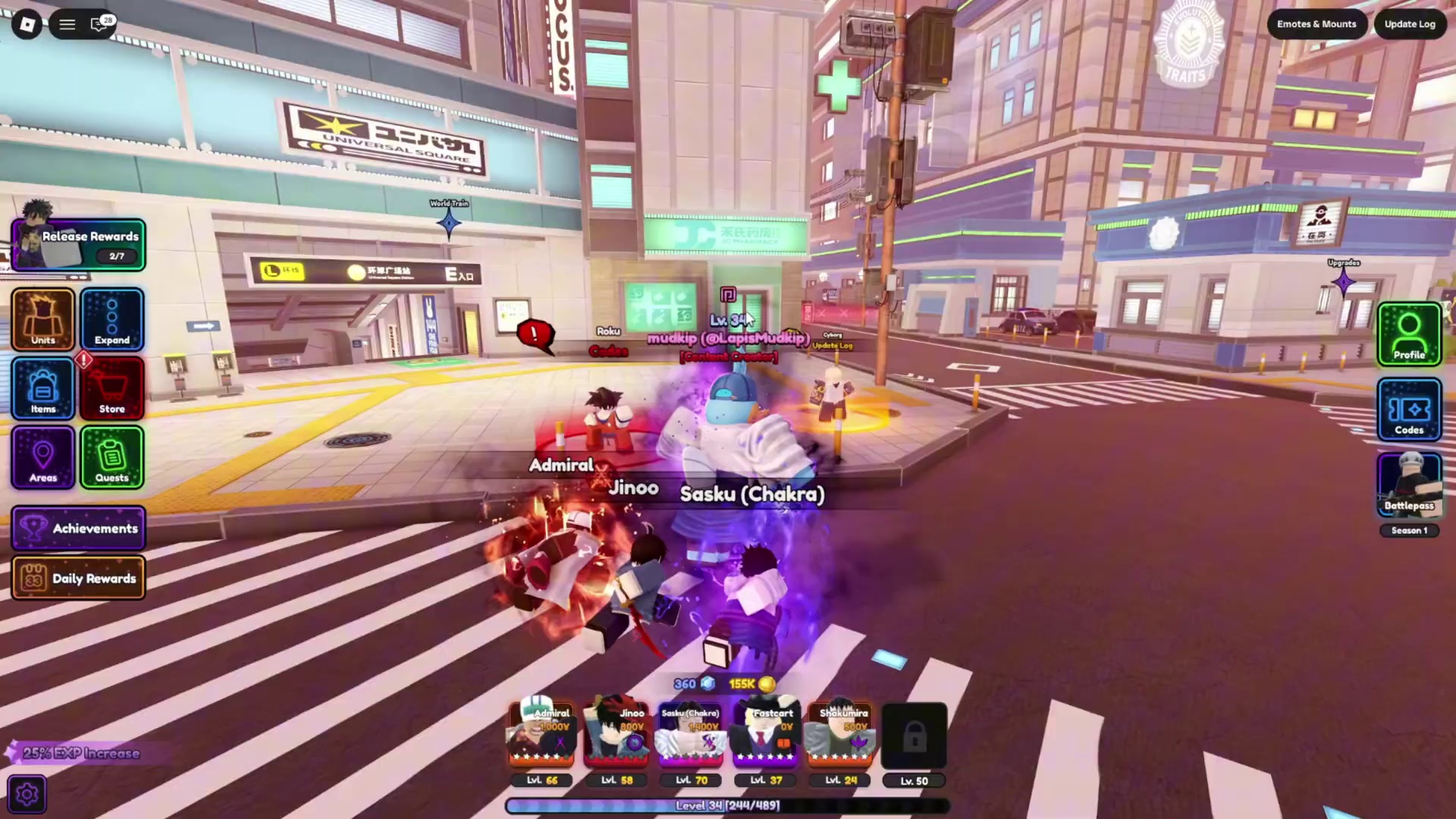Open the Items backpack

coord(43,388)
